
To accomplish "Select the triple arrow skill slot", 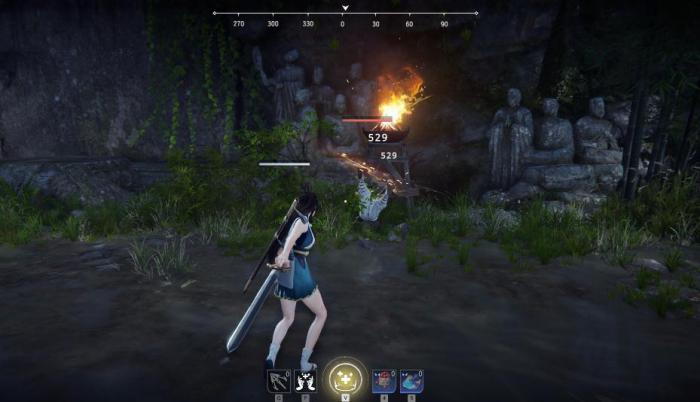I will (277, 380).
